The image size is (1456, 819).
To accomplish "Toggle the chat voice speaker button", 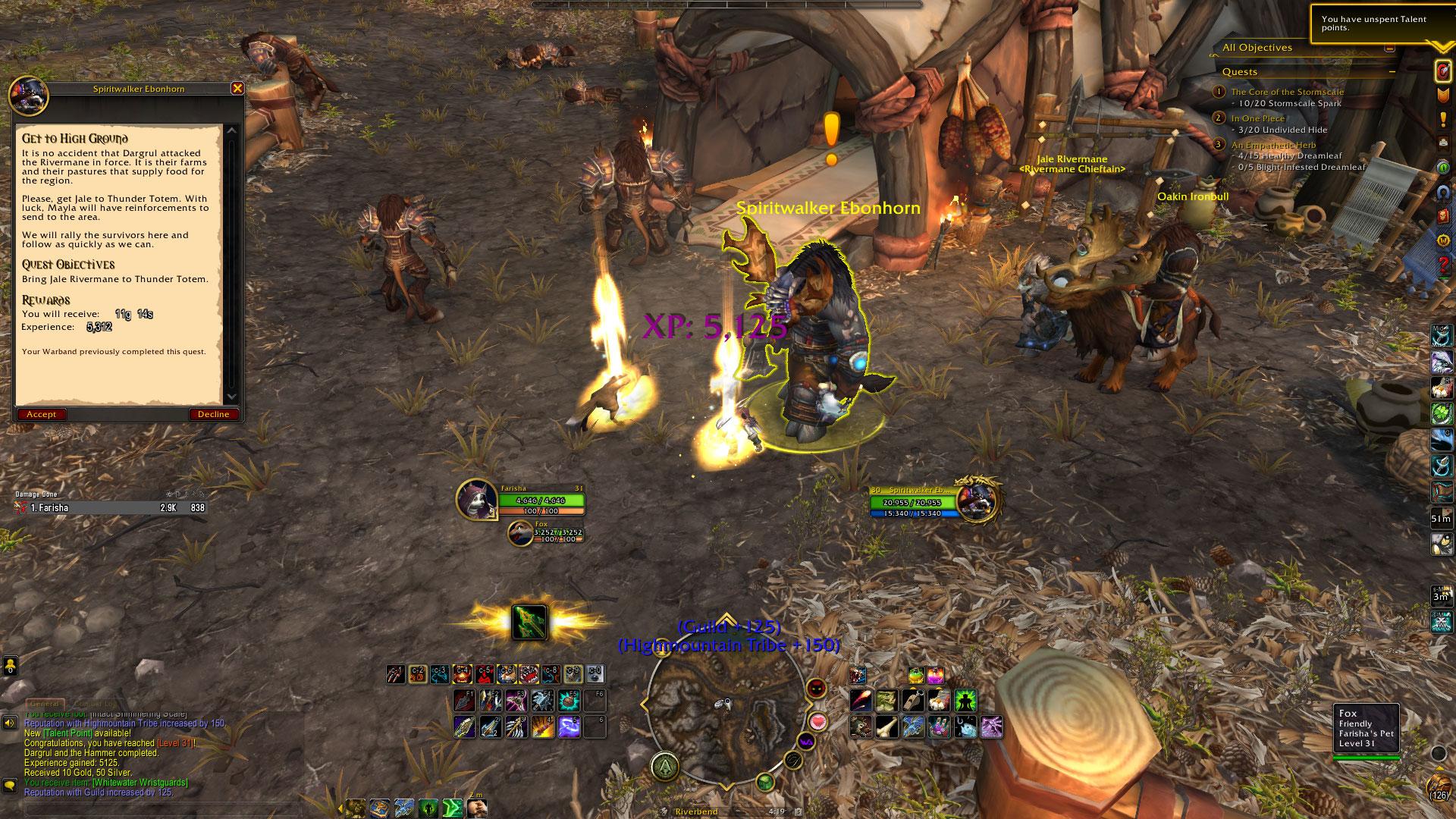I will point(10,723).
